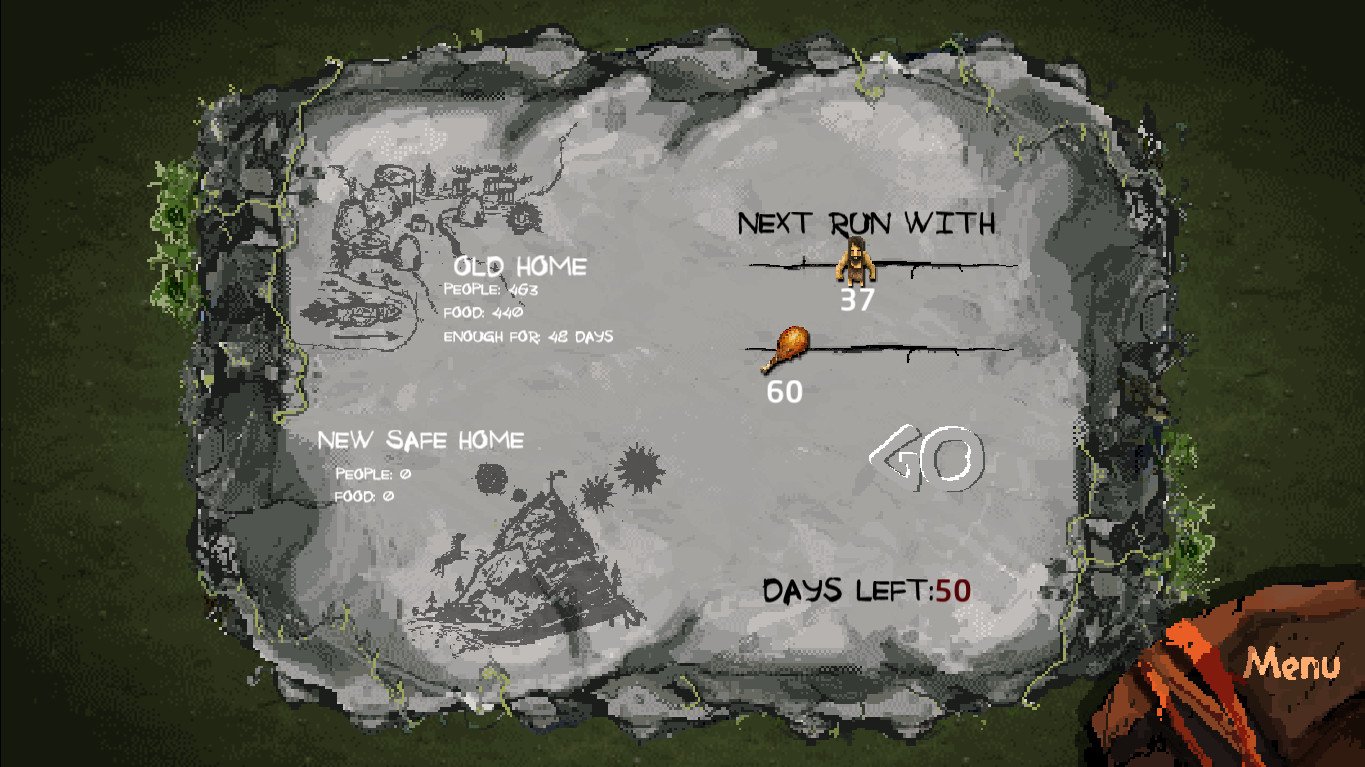Click the deer drawing on the map
The width and height of the screenshot is (1365, 767).
[448, 556]
